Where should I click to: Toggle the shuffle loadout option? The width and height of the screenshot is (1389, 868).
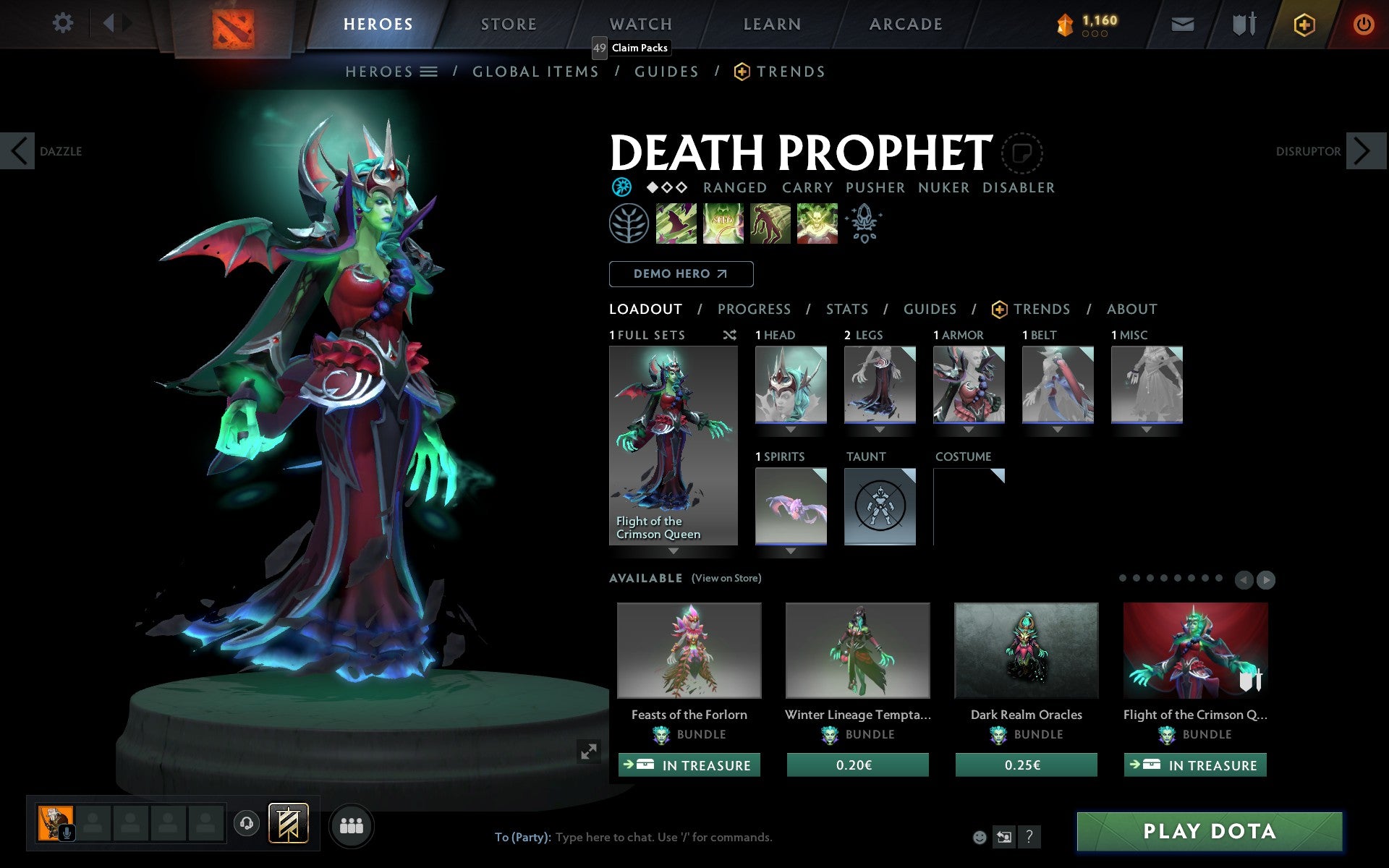point(729,335)
